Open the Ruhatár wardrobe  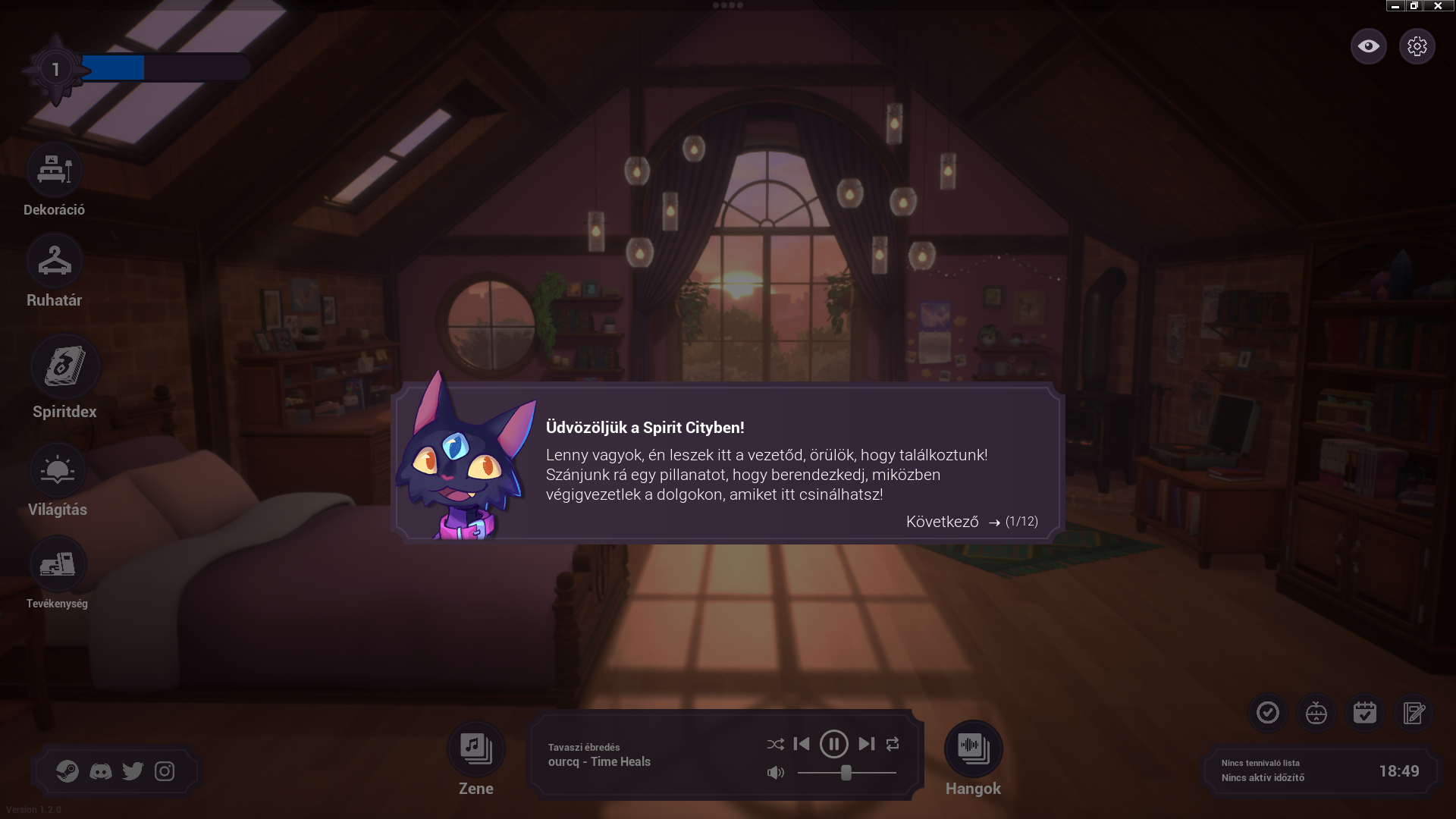click(x=55, y=261)
